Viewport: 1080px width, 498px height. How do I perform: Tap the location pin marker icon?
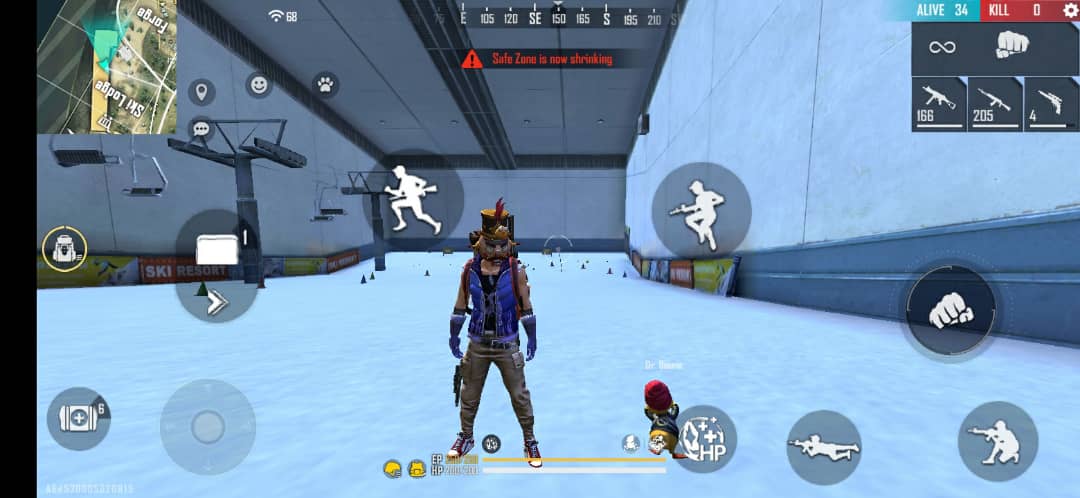click(x=202, y=92)
